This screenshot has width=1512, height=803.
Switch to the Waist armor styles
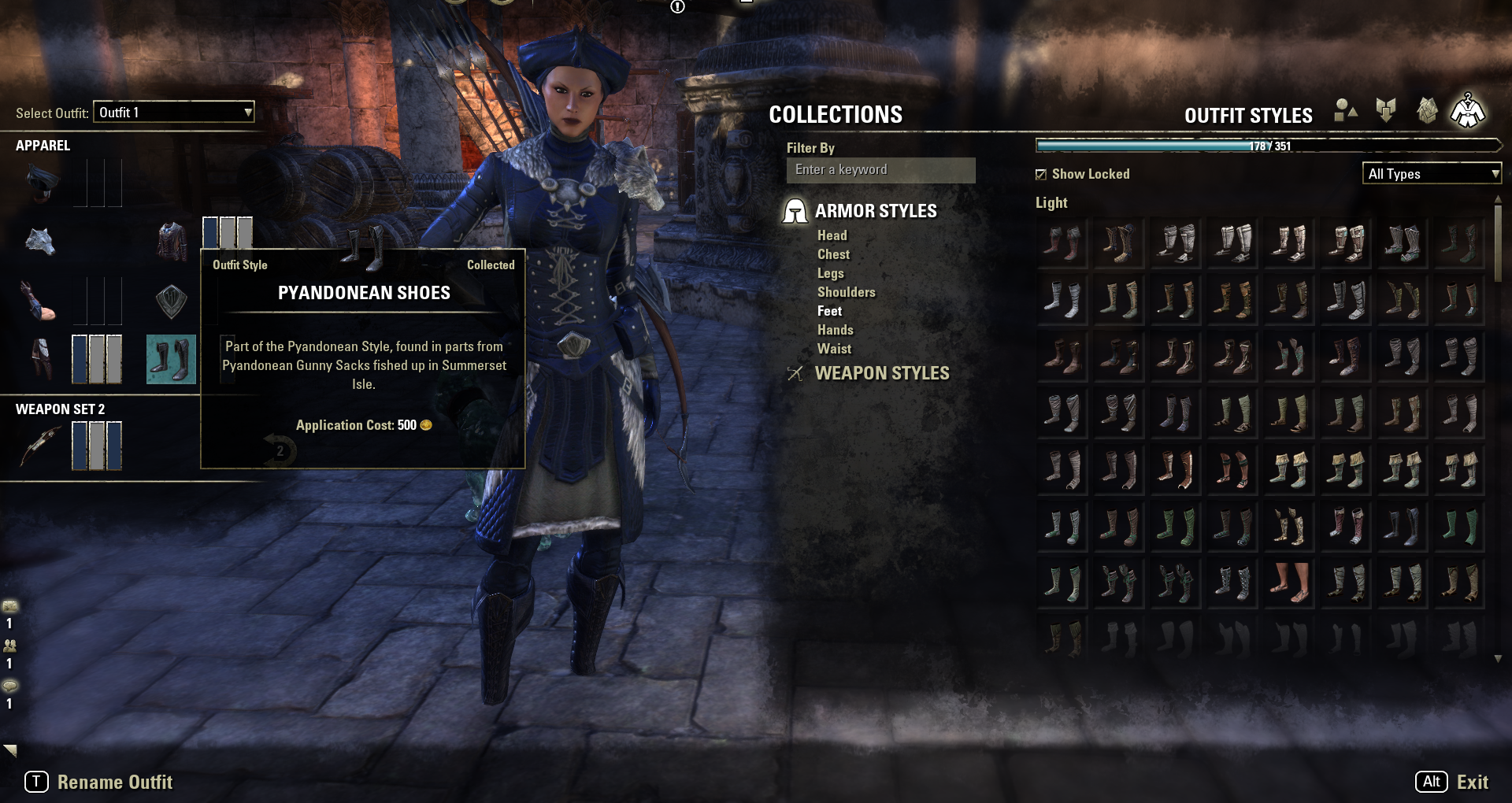click(x=834, y=349)
